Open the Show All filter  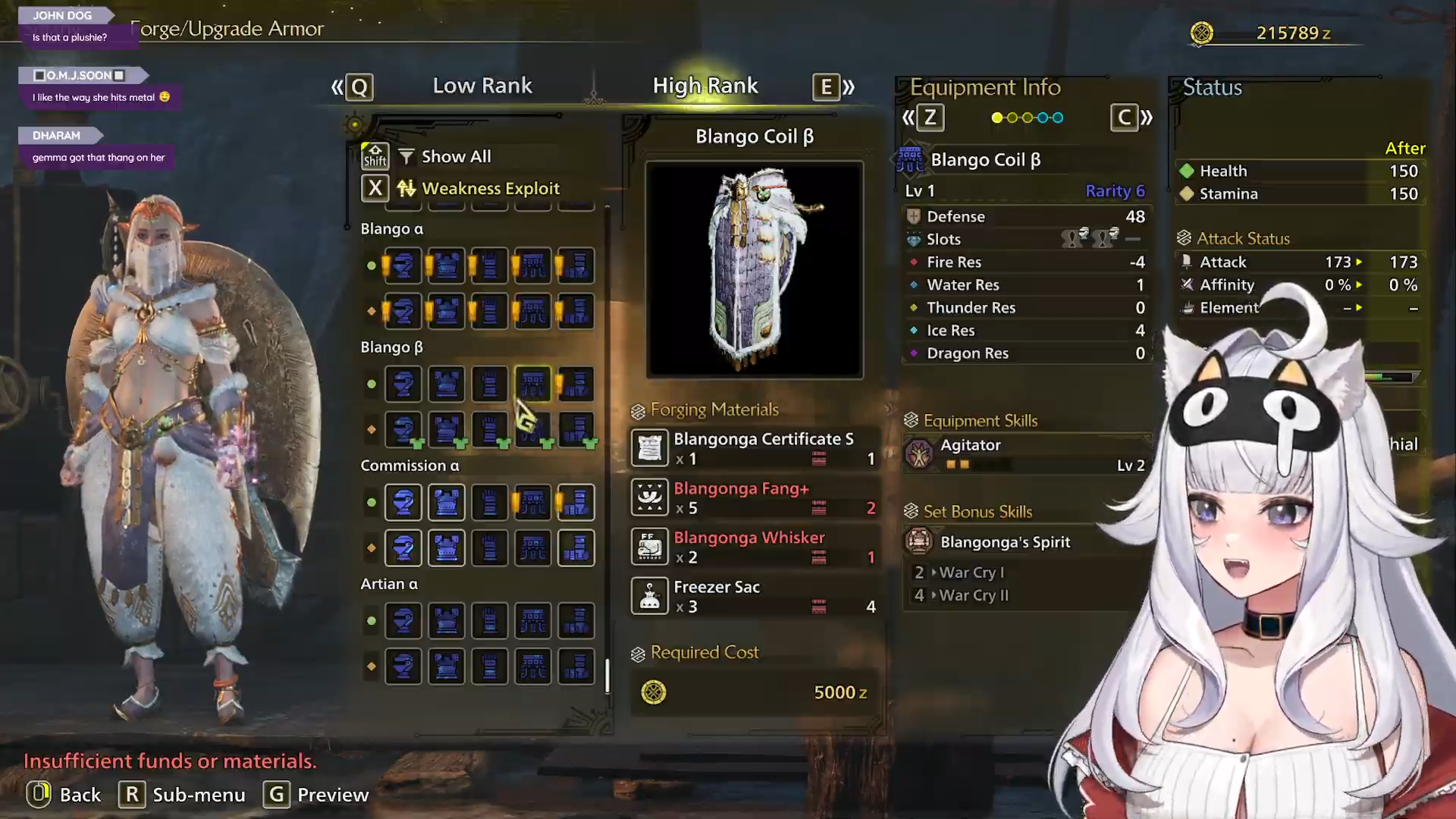(x=456, y=156)
